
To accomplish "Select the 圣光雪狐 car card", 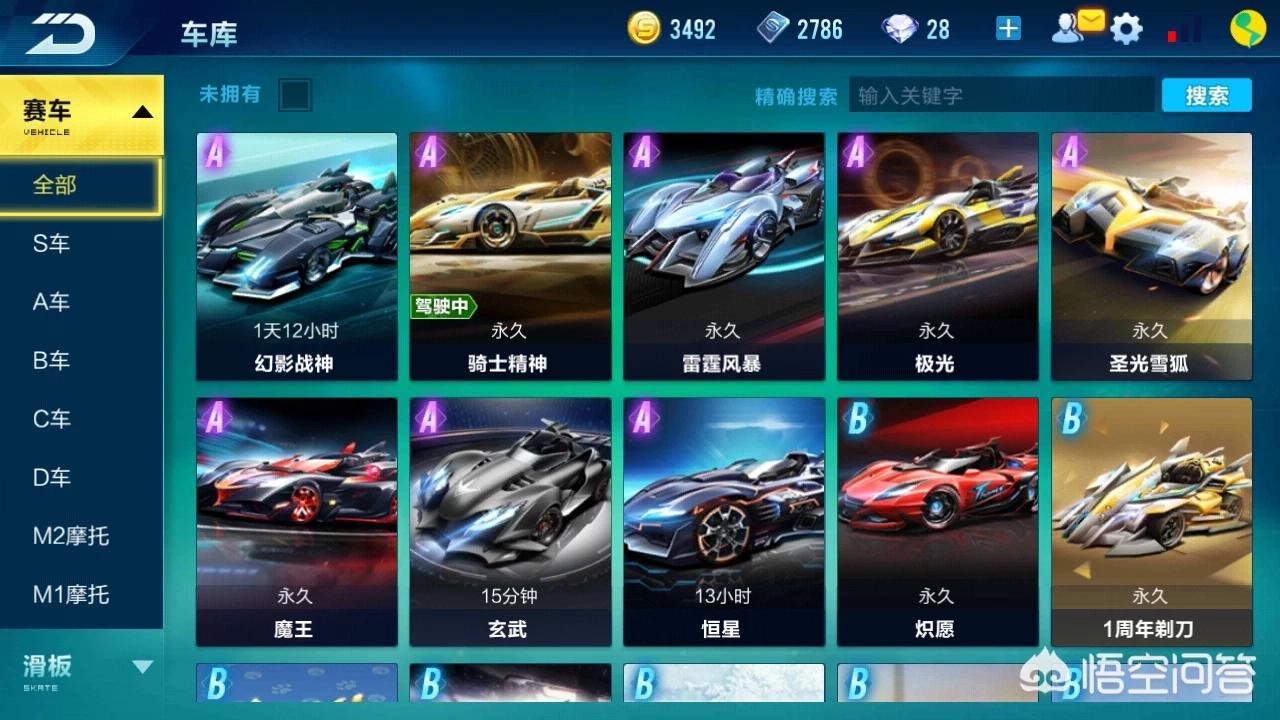I will [x=1151, y=257].
